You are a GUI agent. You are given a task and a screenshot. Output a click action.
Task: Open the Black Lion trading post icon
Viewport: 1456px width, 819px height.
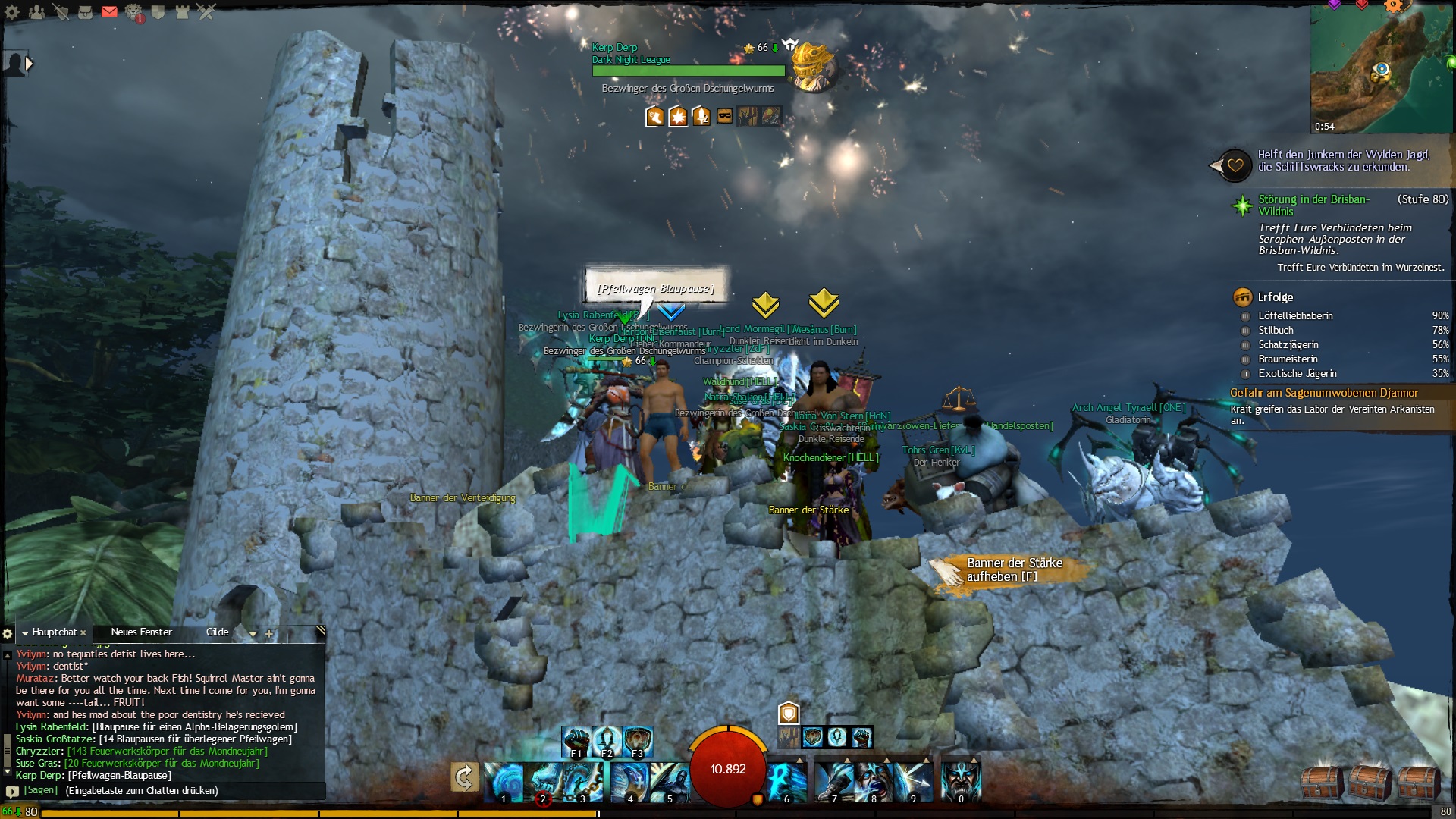[133, 12]
